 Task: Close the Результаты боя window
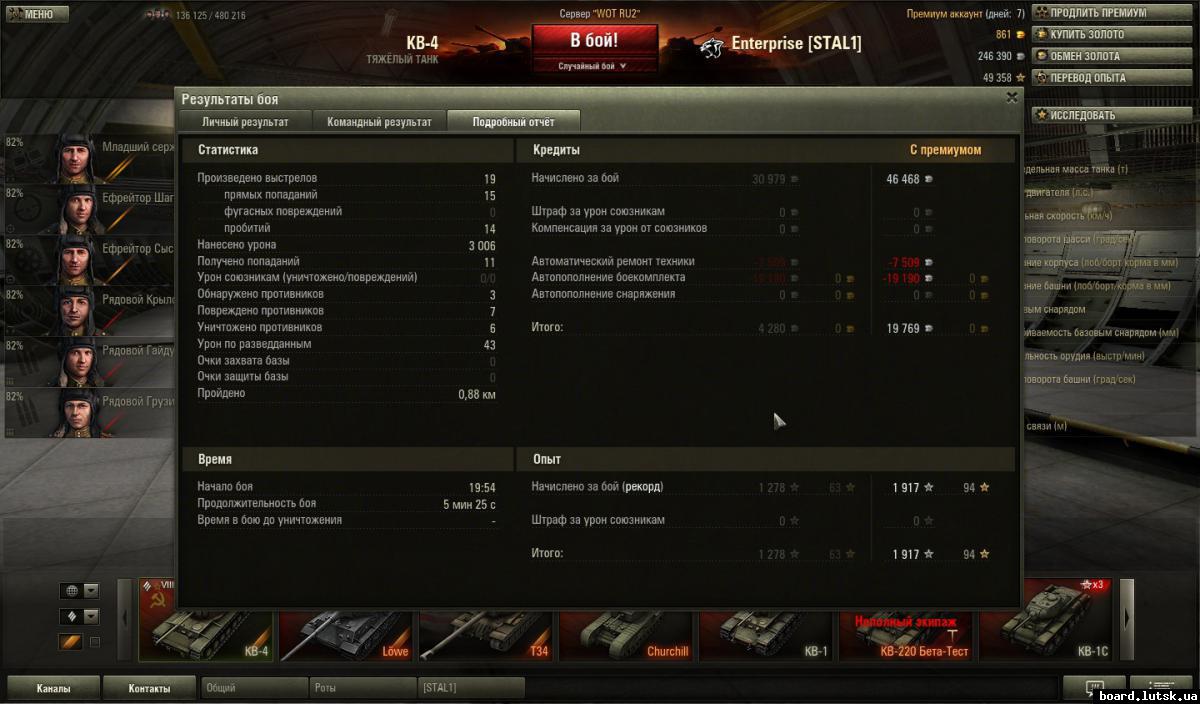click(1012, 97)
